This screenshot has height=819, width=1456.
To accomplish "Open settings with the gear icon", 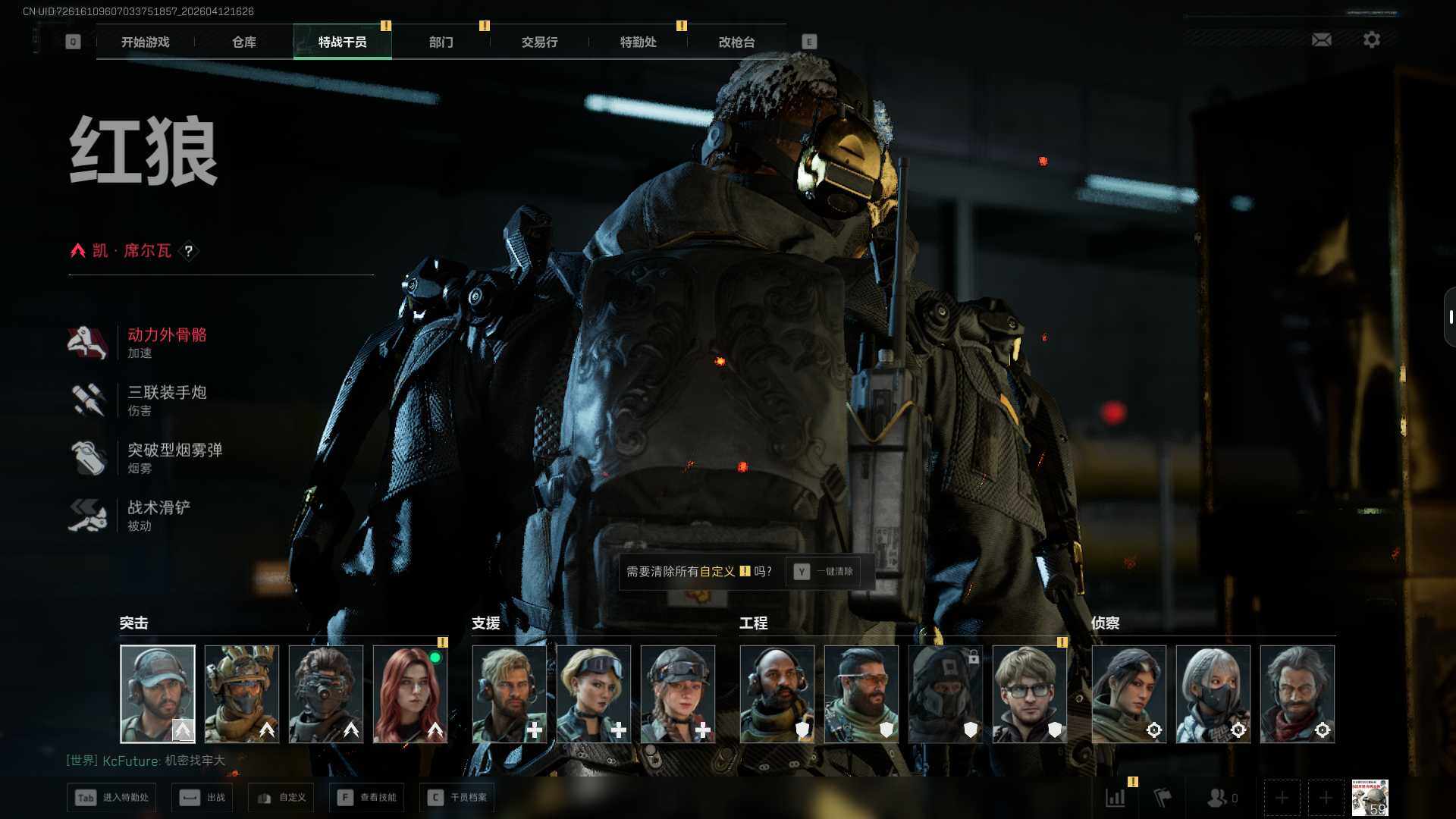I will [1371, 39].
